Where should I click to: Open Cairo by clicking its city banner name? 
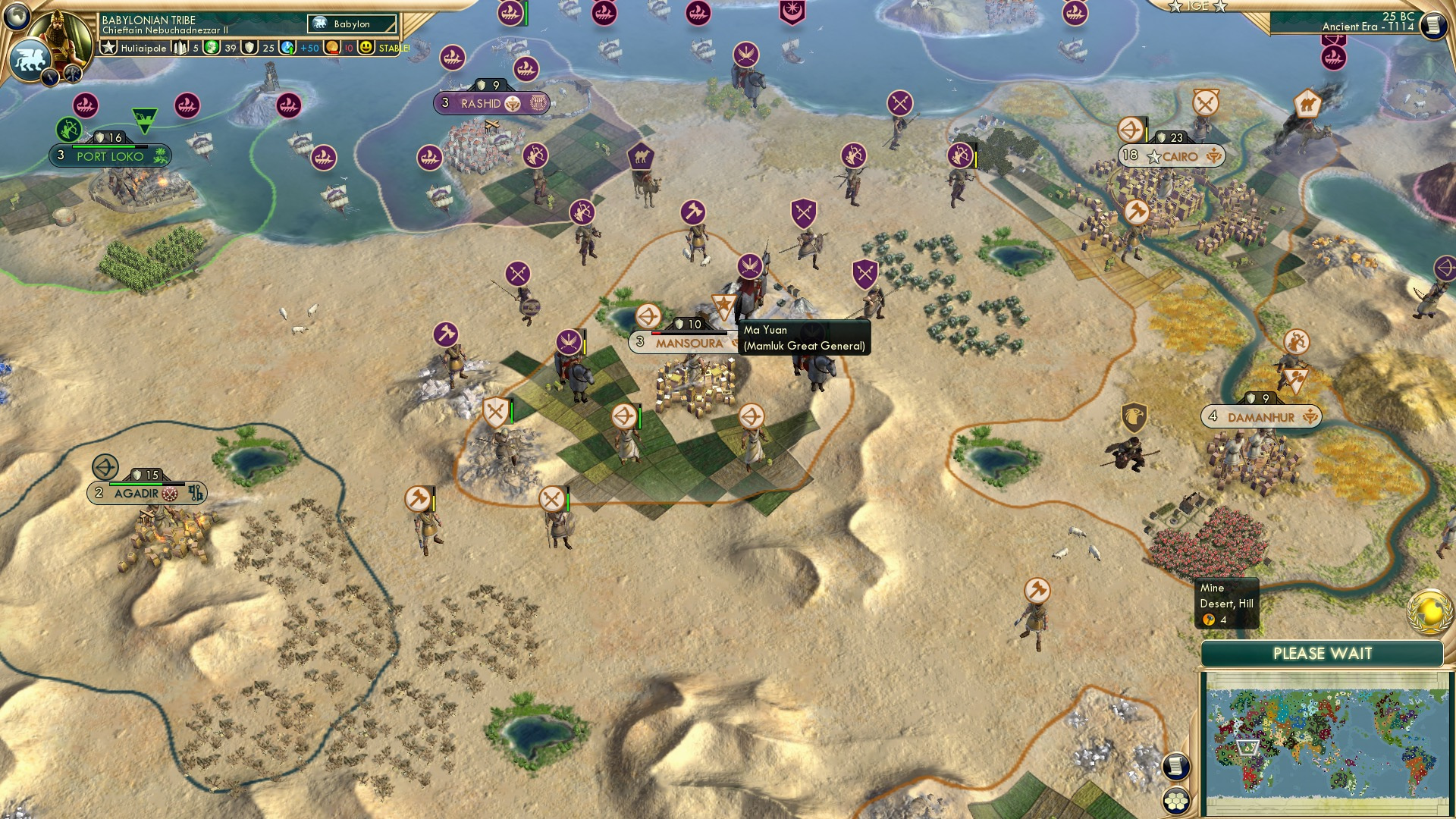point(1181,156)
